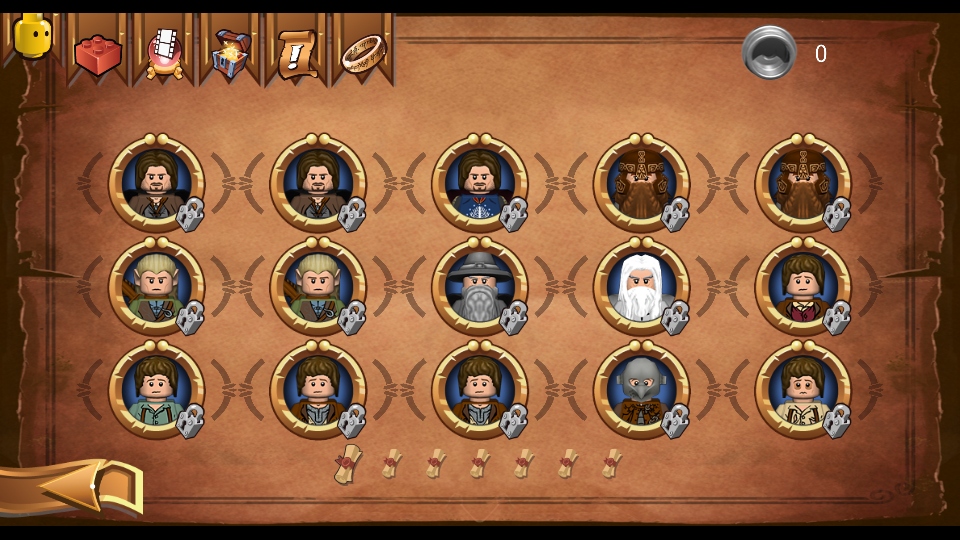Click the enlarged current-page scroll indicator
This screenshot has width=960, height=540.
[x=347, y=464]
